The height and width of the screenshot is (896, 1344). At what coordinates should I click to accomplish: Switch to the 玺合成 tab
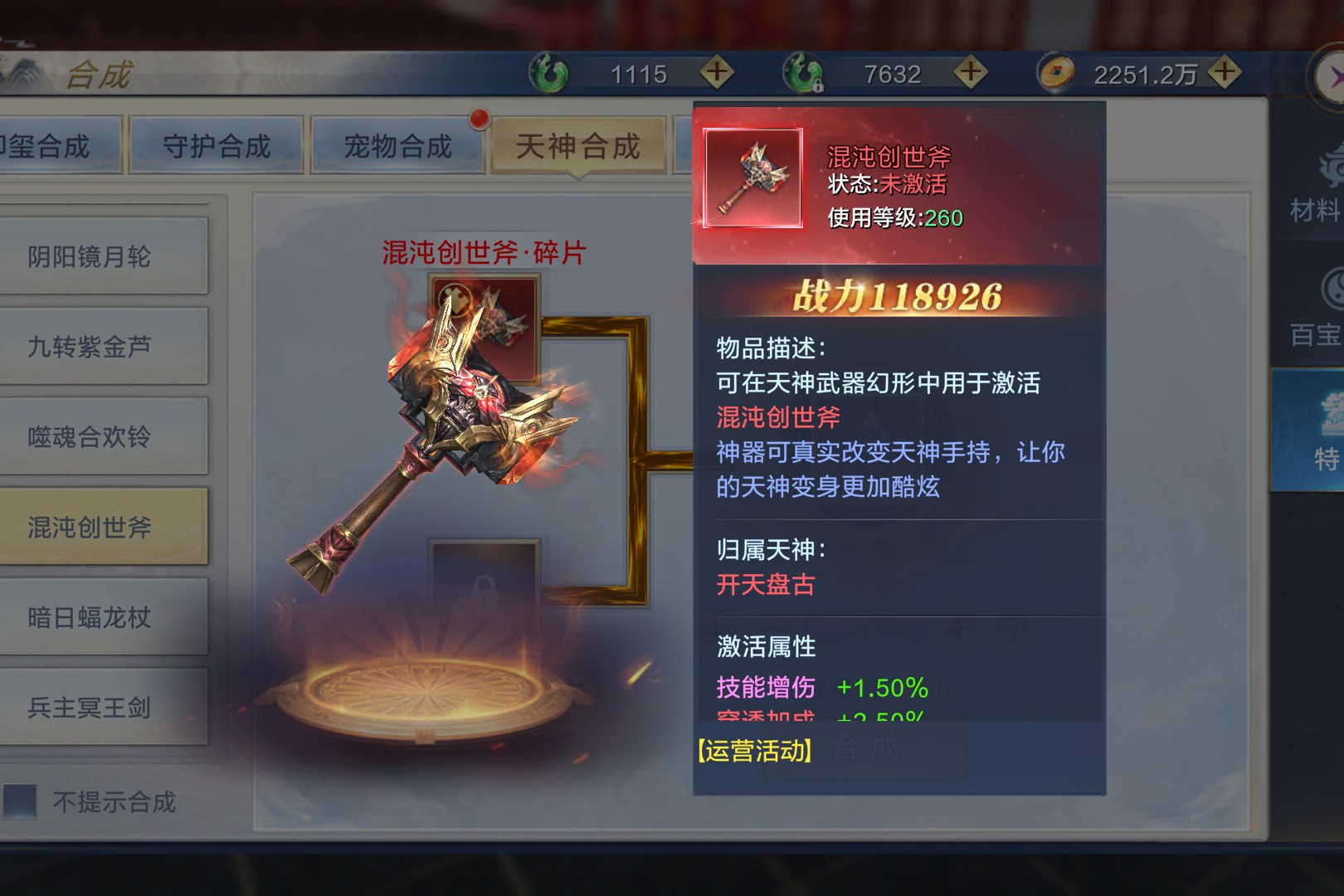pyautogui.click(x=50, y=147)
